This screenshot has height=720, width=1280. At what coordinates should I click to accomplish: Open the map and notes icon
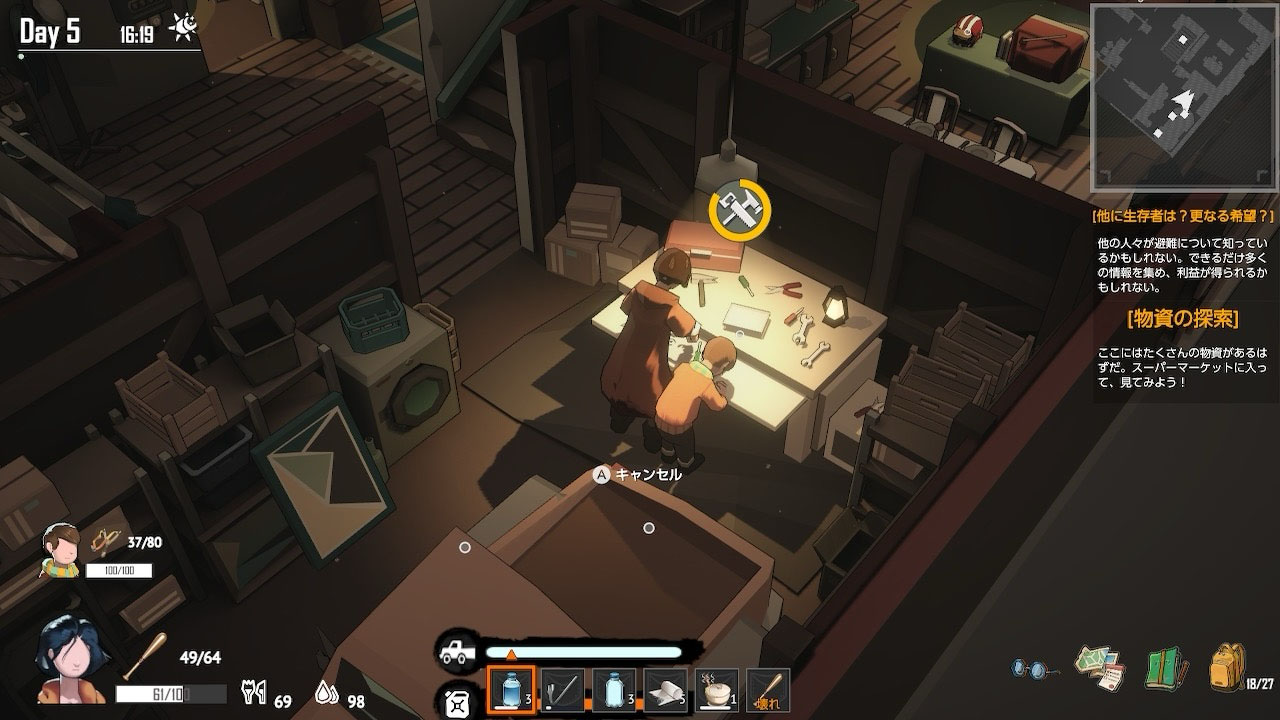pyautogui.click(x=1099, y=668)
